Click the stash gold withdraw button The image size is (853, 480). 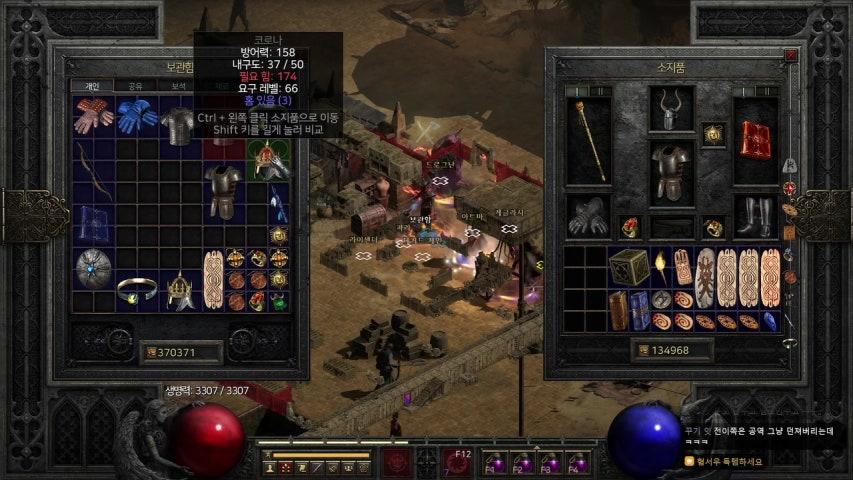tap(151, 352)
